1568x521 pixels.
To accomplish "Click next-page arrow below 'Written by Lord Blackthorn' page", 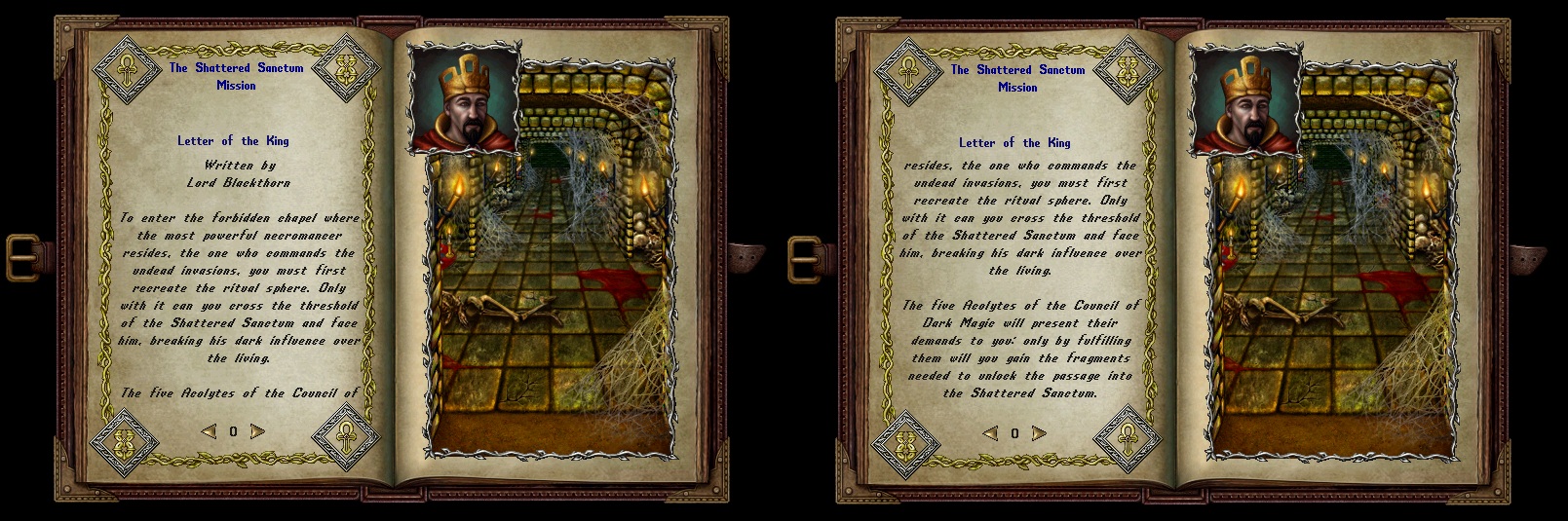I will [257, 431].
